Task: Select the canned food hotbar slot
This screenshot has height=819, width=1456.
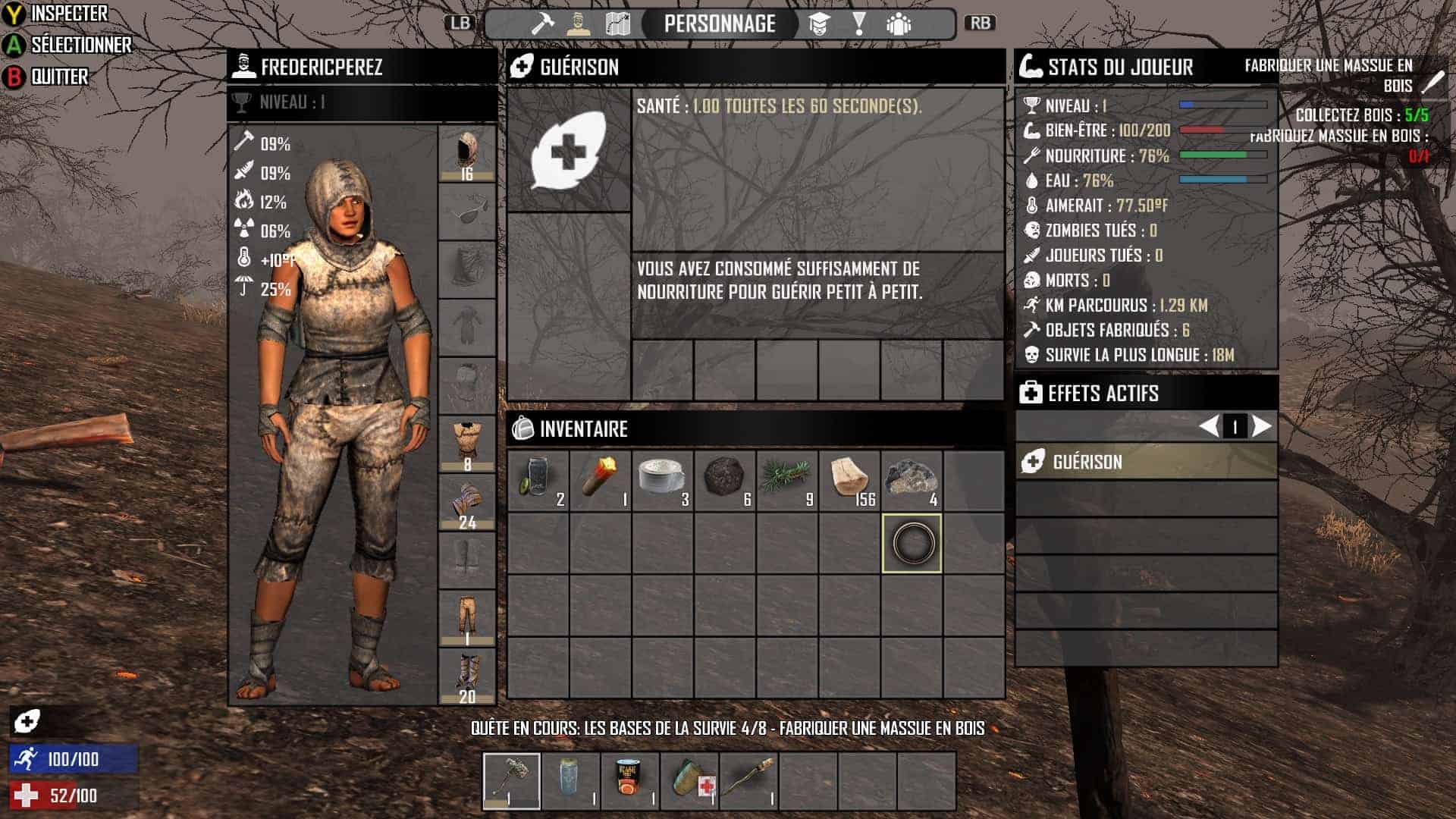Action: (x=630, y=781)
